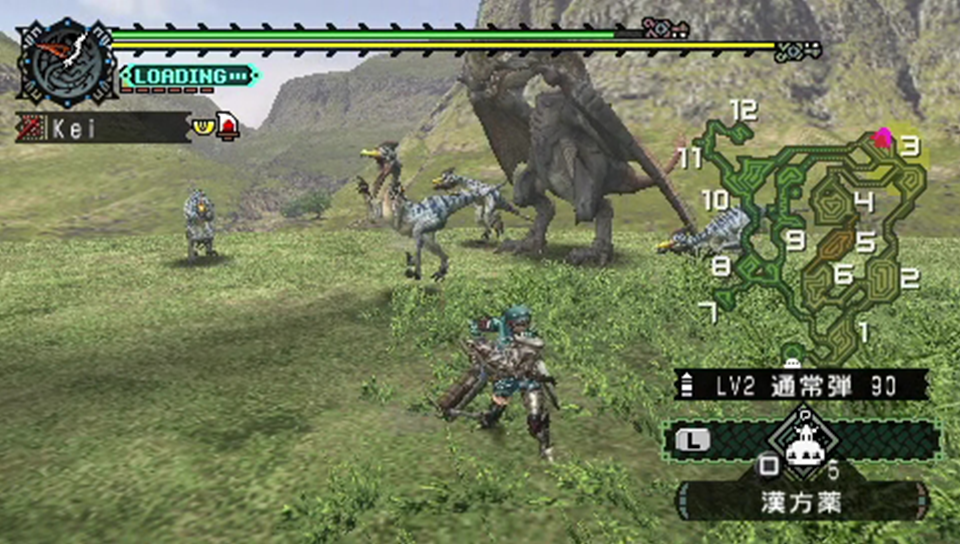Select the 漢方薬 item icon
This screenshot has width=960, height=544.
[801, 442]
